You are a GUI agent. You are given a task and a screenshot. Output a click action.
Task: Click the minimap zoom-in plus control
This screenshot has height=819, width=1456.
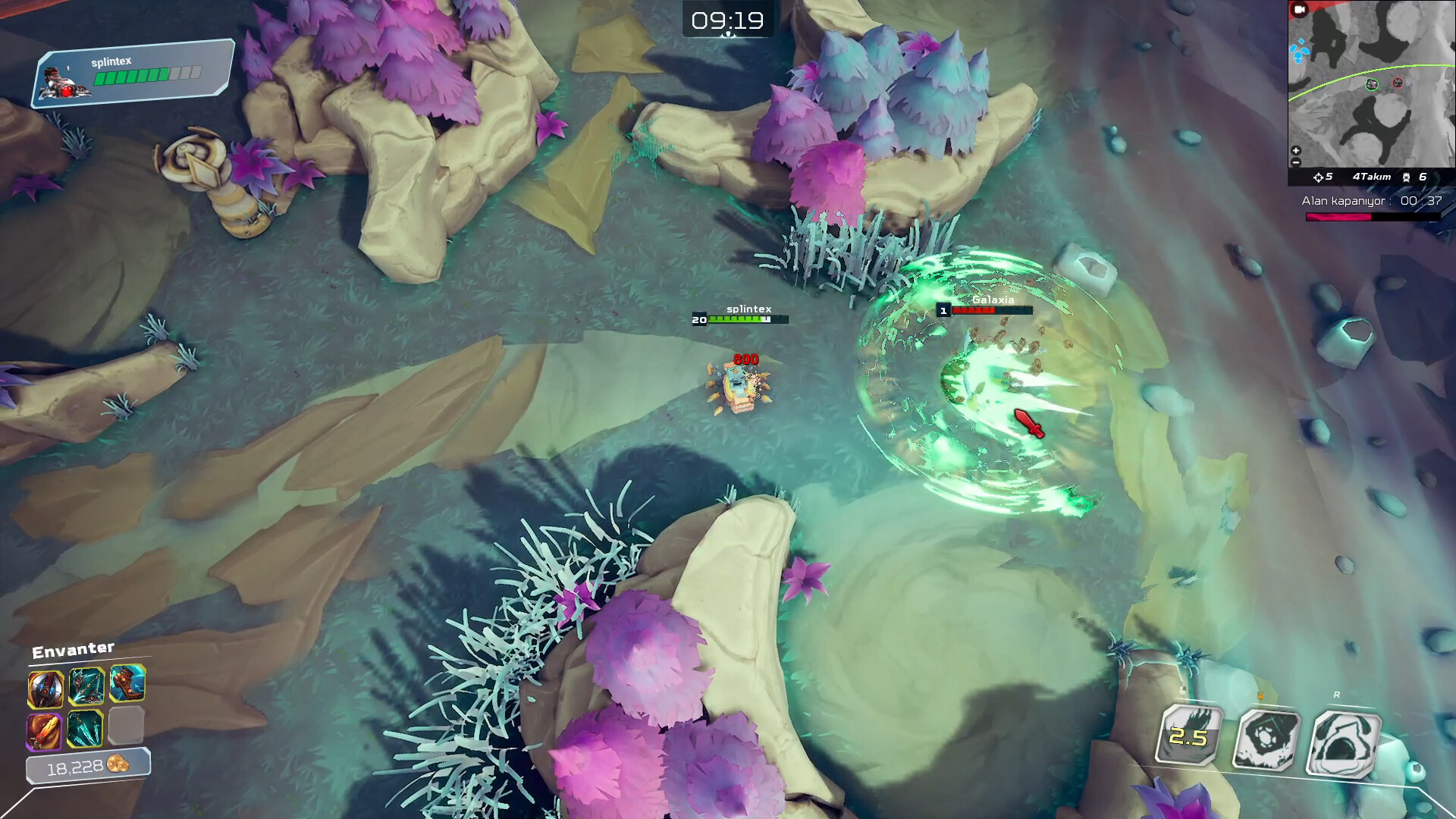tap(1297, 149)
